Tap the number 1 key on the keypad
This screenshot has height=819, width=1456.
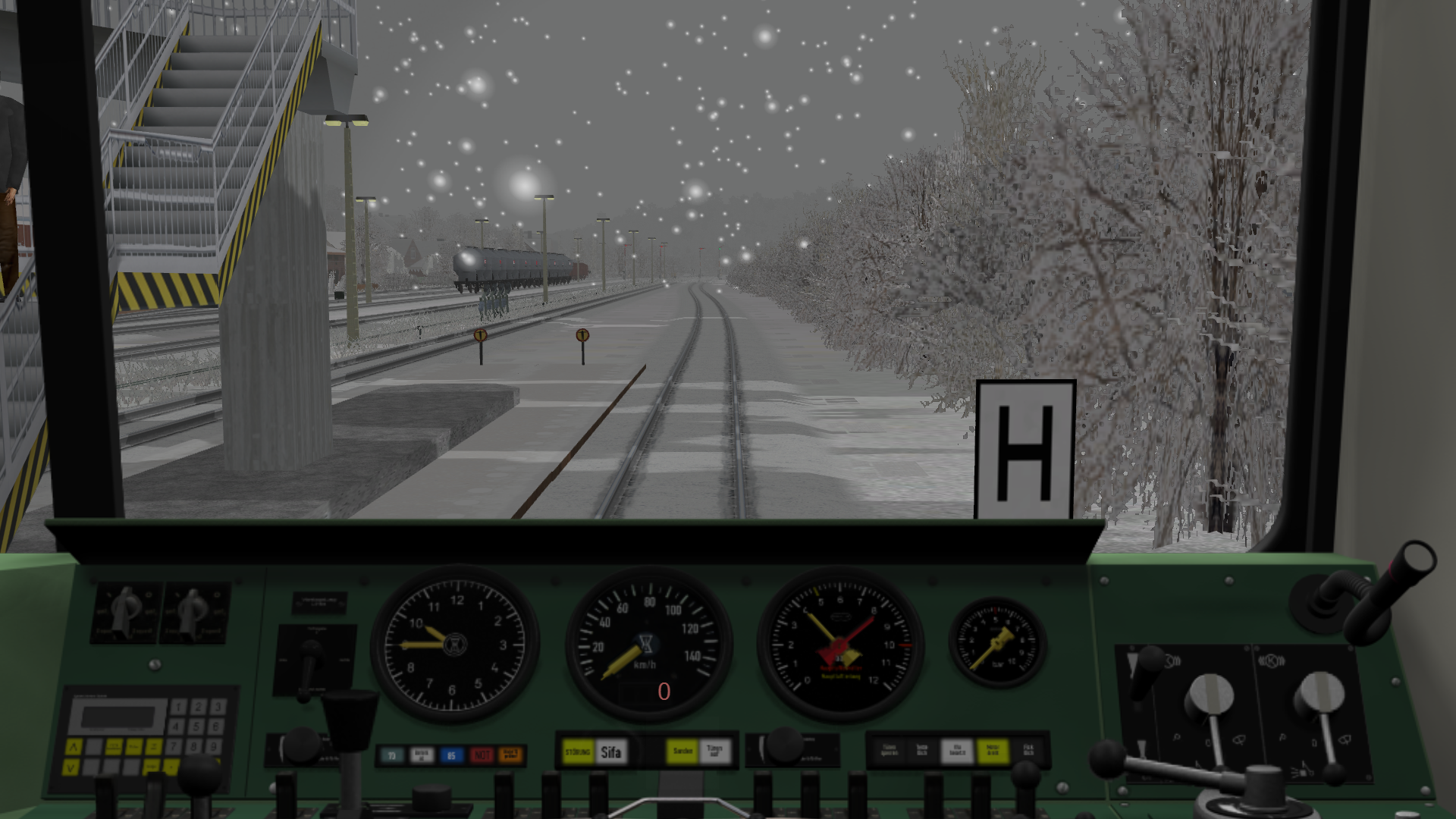click(x=178, y=707)
